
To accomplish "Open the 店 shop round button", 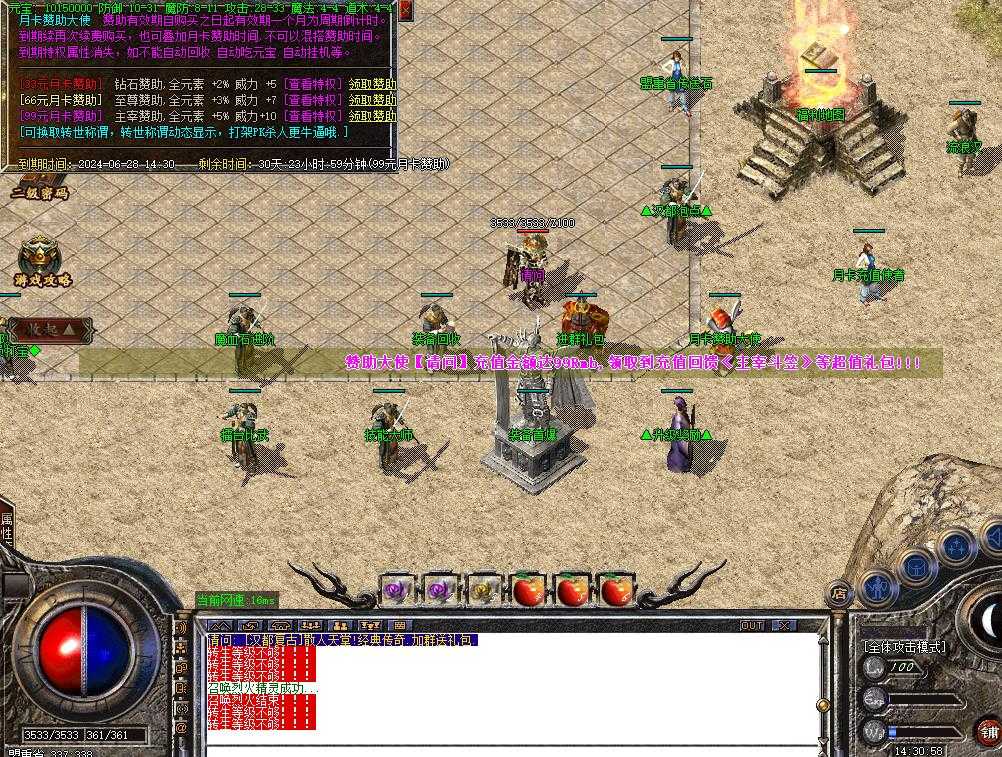I will pos(840,592).
